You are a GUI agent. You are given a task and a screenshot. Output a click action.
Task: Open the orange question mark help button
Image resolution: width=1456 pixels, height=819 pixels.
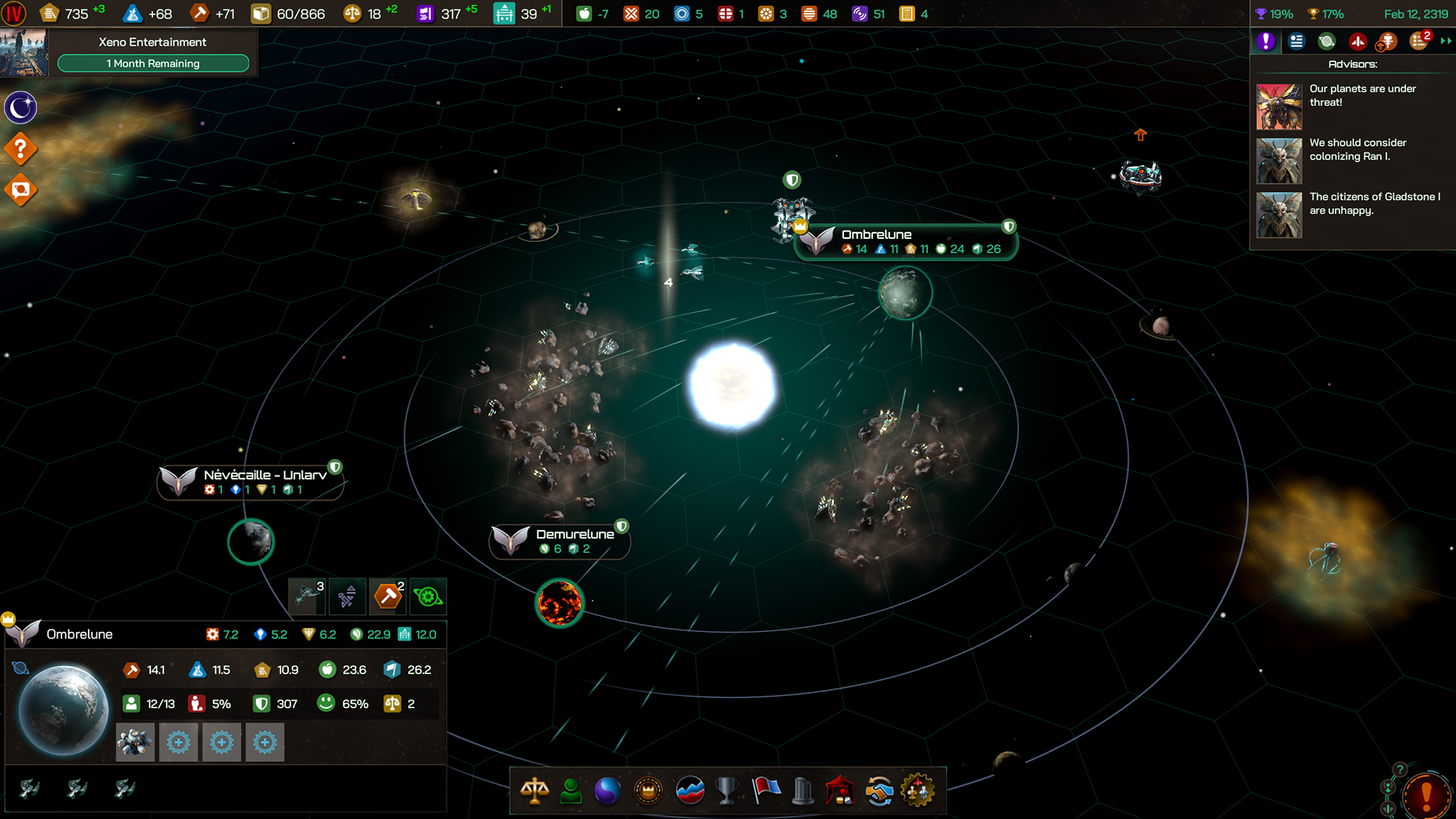click(x=20, y=149)
